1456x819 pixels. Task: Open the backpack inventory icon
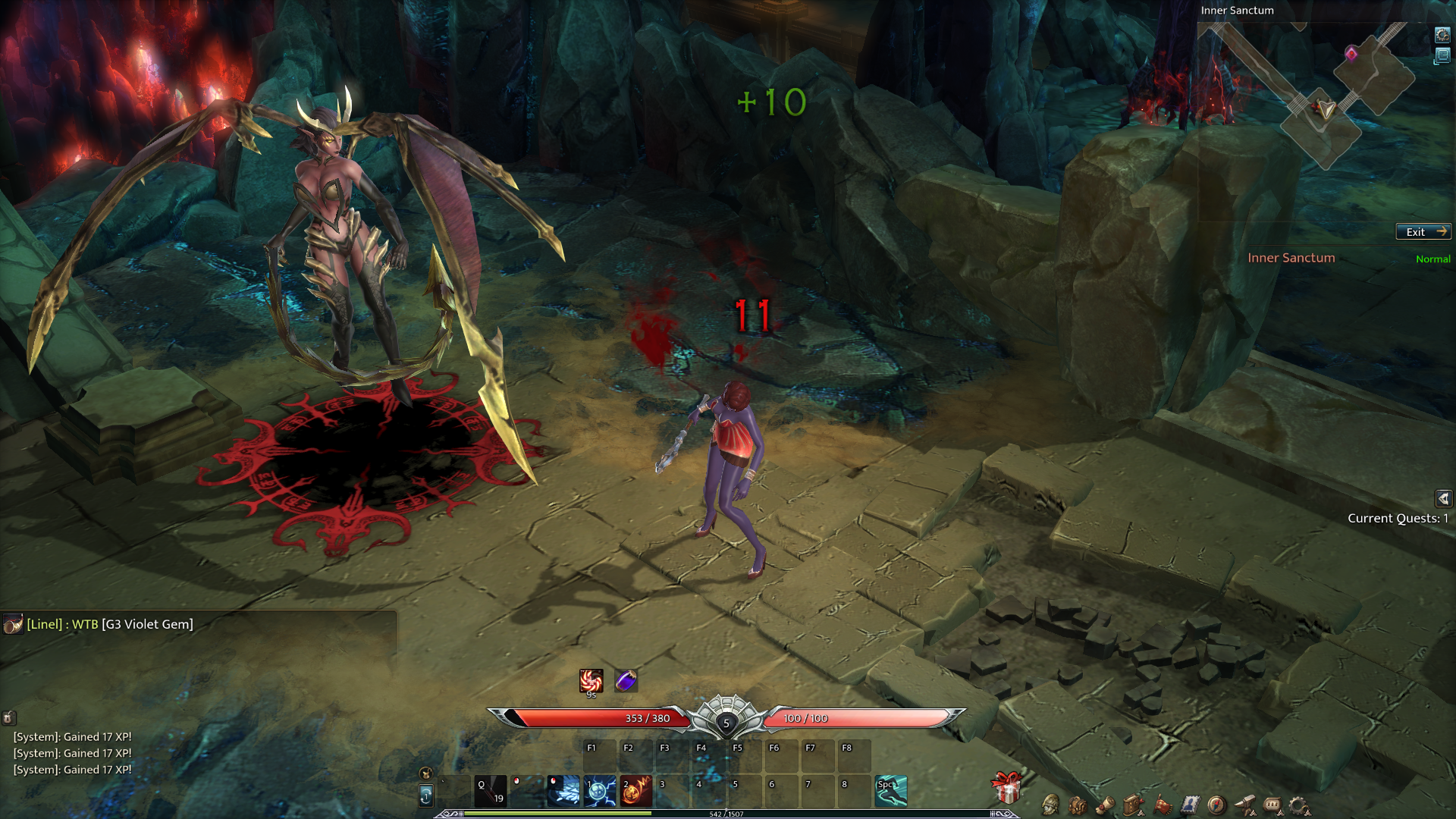pos(1078,805)
